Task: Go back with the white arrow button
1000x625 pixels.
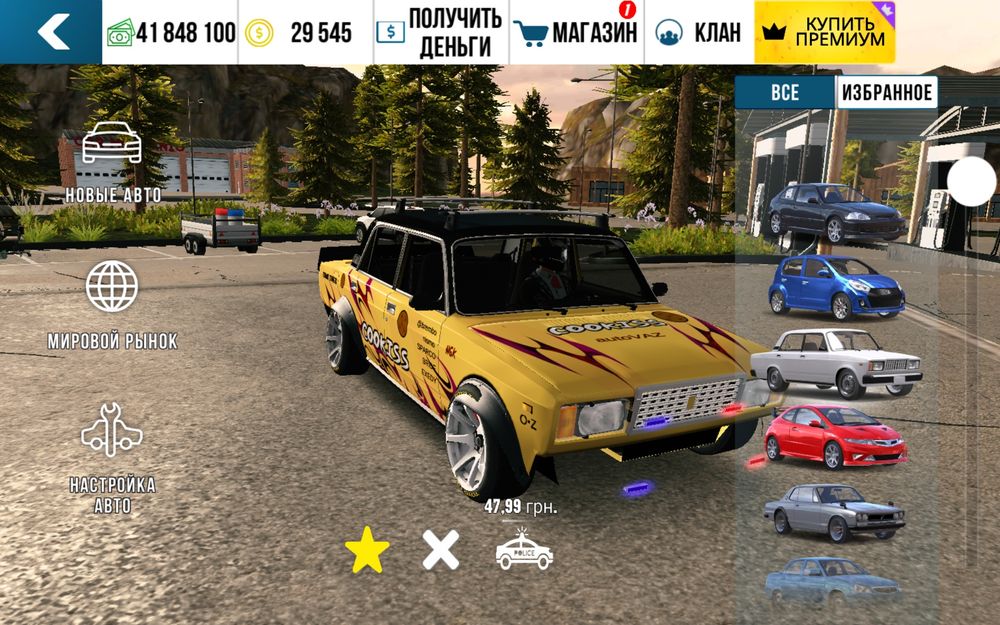Action: click(x=51, y=32)
